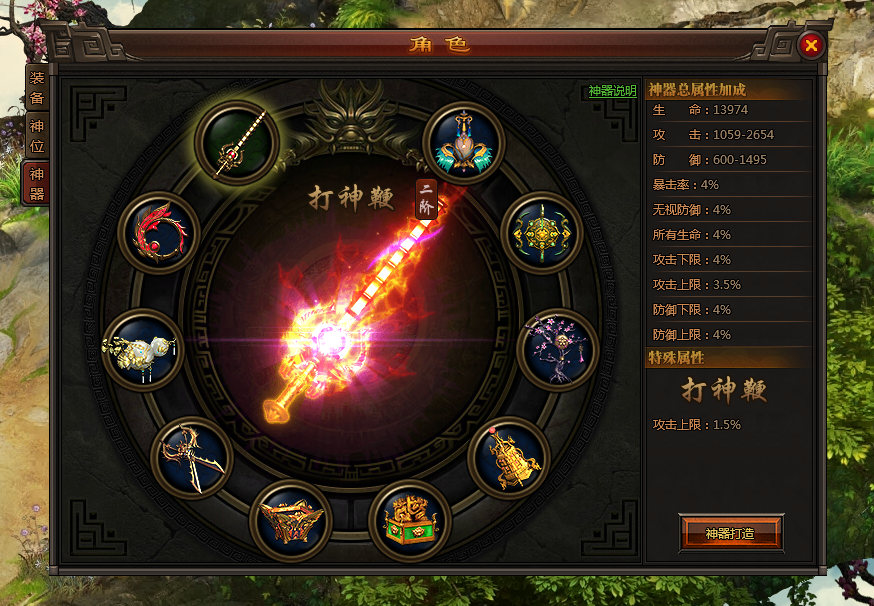This screenshot has height=606, width=874.
Task: Click the 神器打造 forge button
Action: (x=730, y=534)
